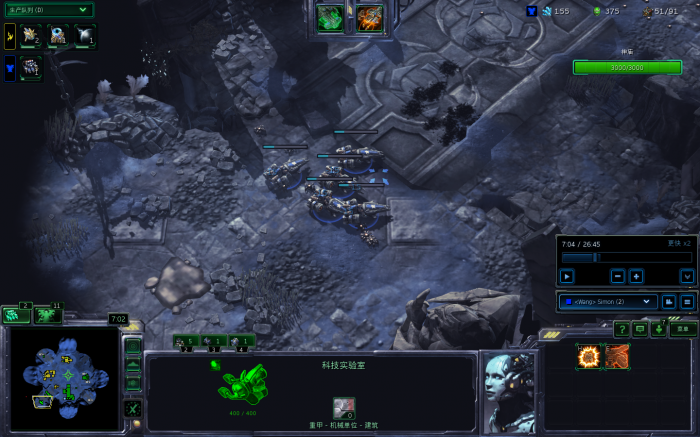
Task: Open the Simon player selection dropdown
Action: coord(605,301)
